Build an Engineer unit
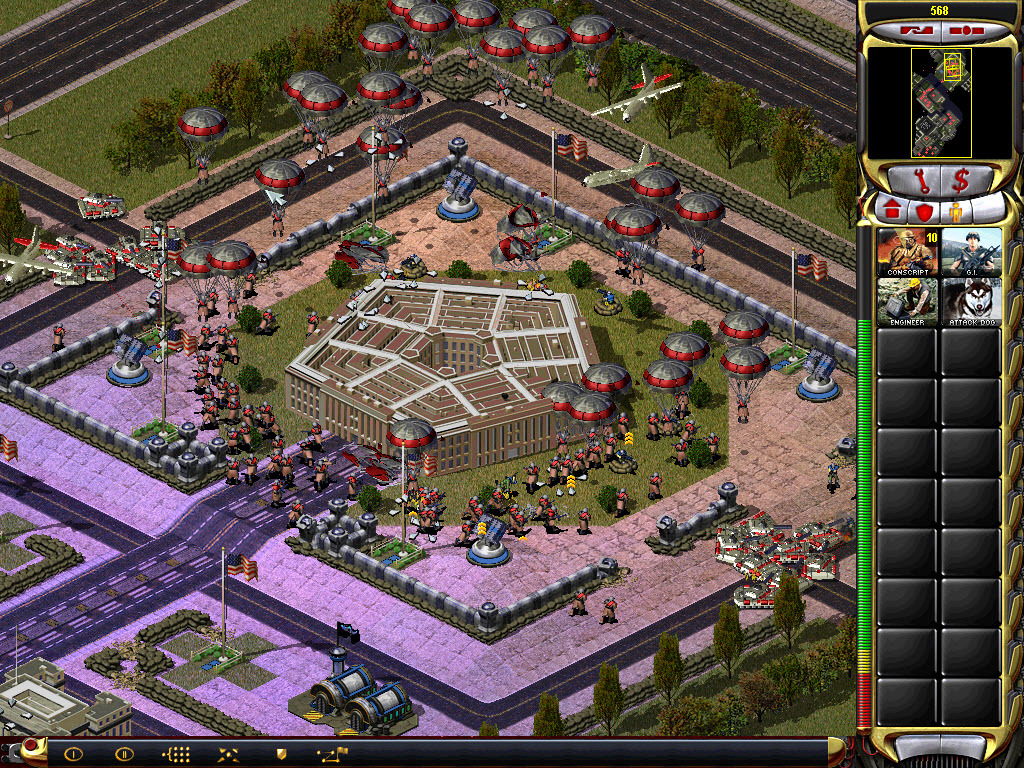Viewport: 1024px width, 768px height. [908, 301]
